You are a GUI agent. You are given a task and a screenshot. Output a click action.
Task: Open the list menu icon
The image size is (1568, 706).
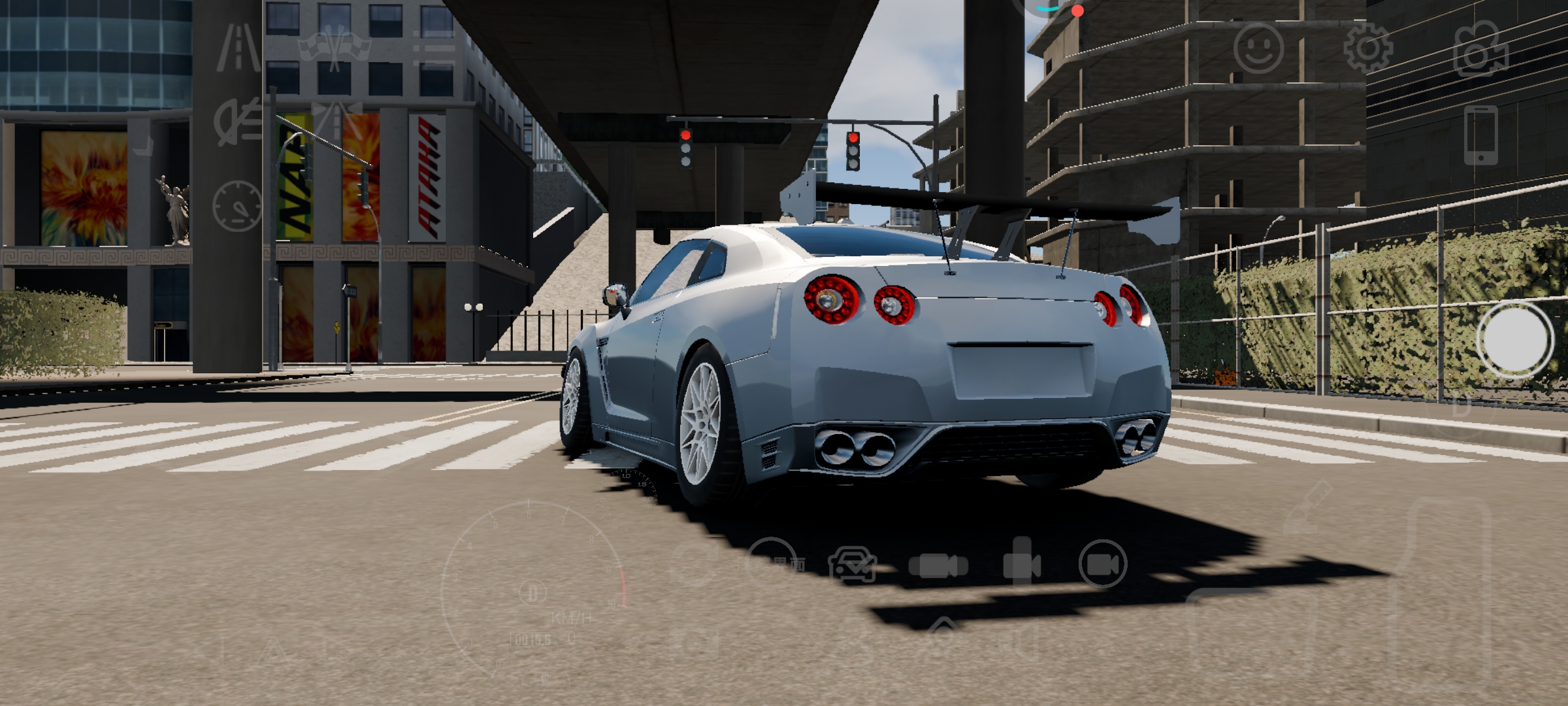pyautogui.click(x=434, y=47)
